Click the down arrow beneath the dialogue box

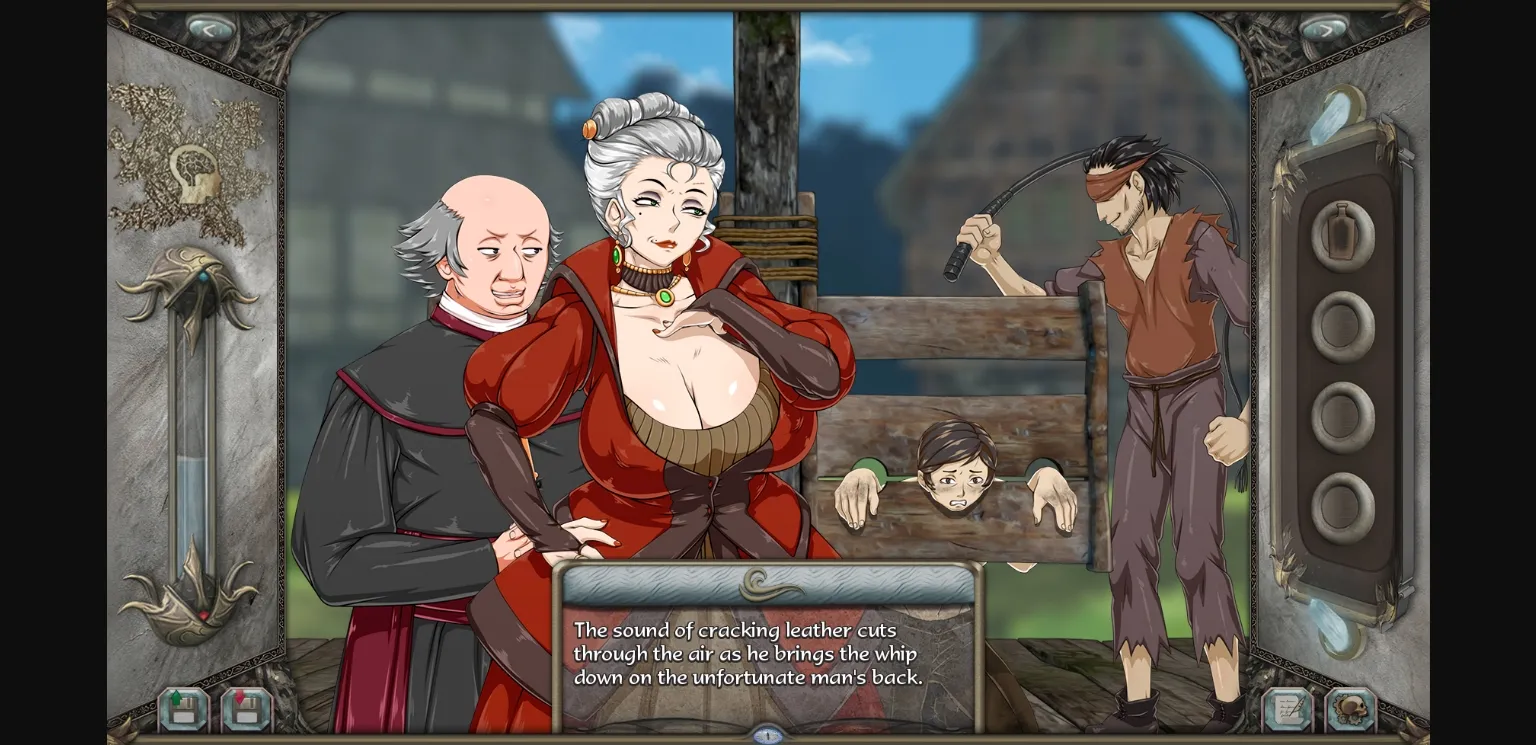tap(768, 733)
